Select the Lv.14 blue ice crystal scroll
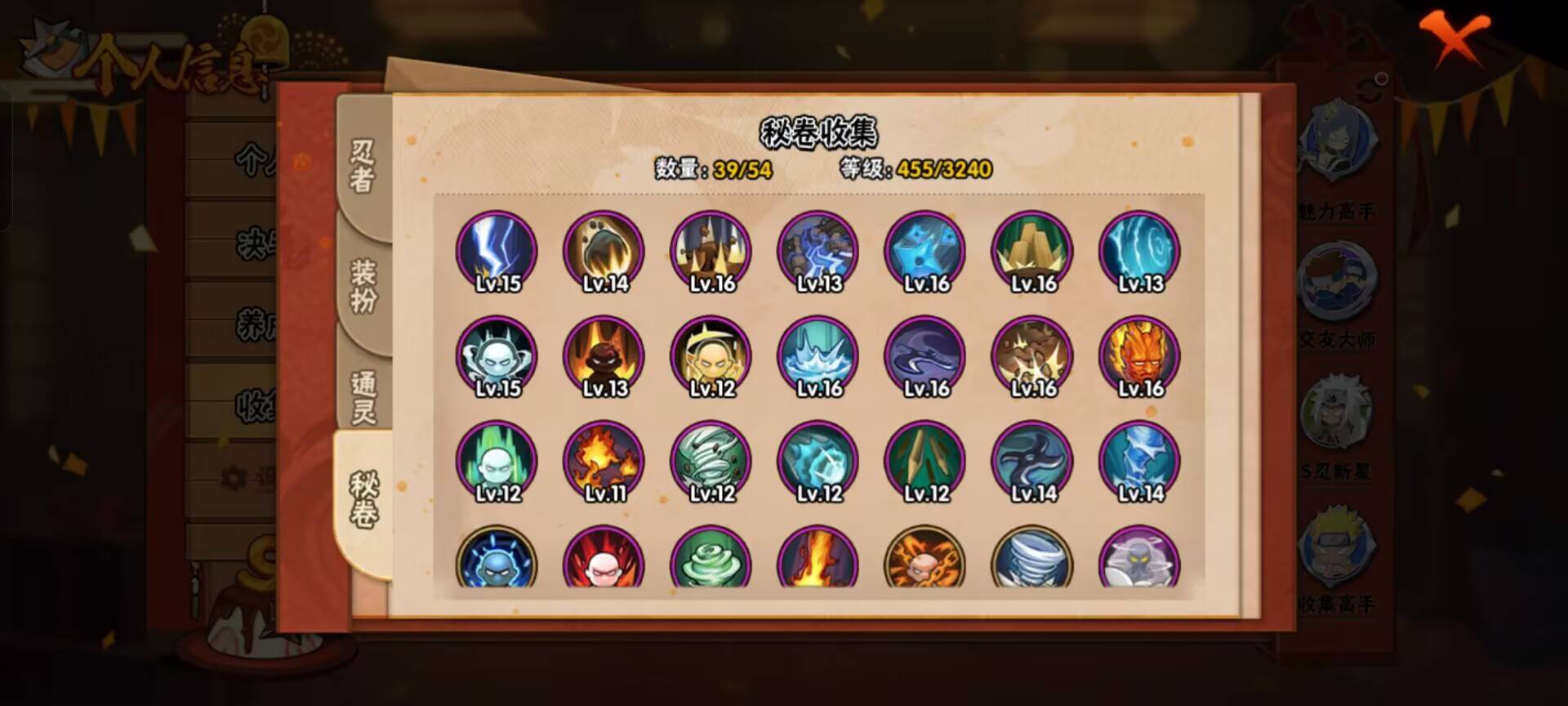The height and width of the screenshot is (706, 1568). [x=1138, y=462]
